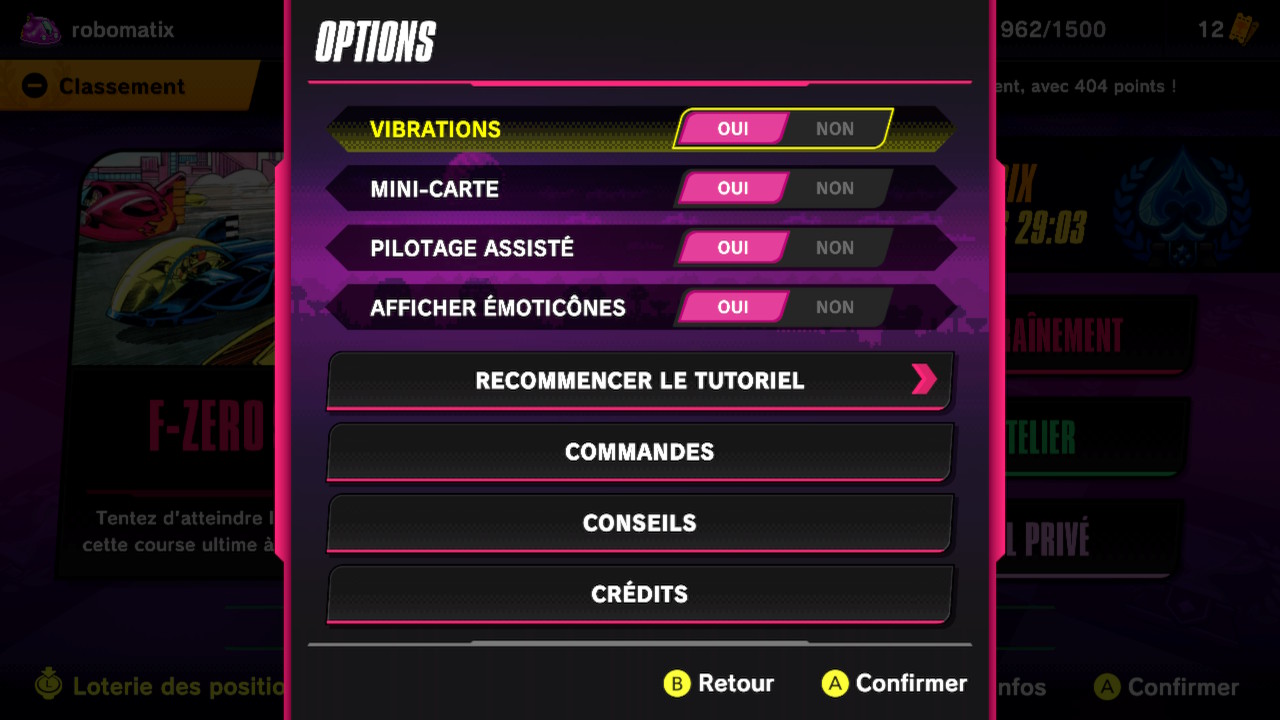Choose OUI for Afficher émoticônes
The width and height of the screenshot is (1280, 720).
(733, 307)
